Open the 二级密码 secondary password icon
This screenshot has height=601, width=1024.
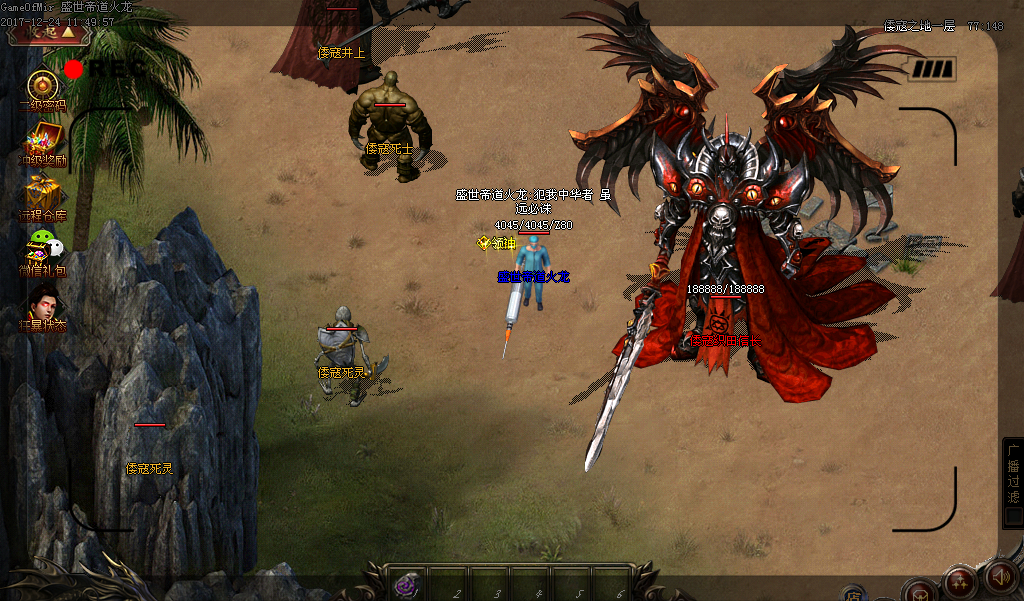pyautogui.click(x=42, y=86)
